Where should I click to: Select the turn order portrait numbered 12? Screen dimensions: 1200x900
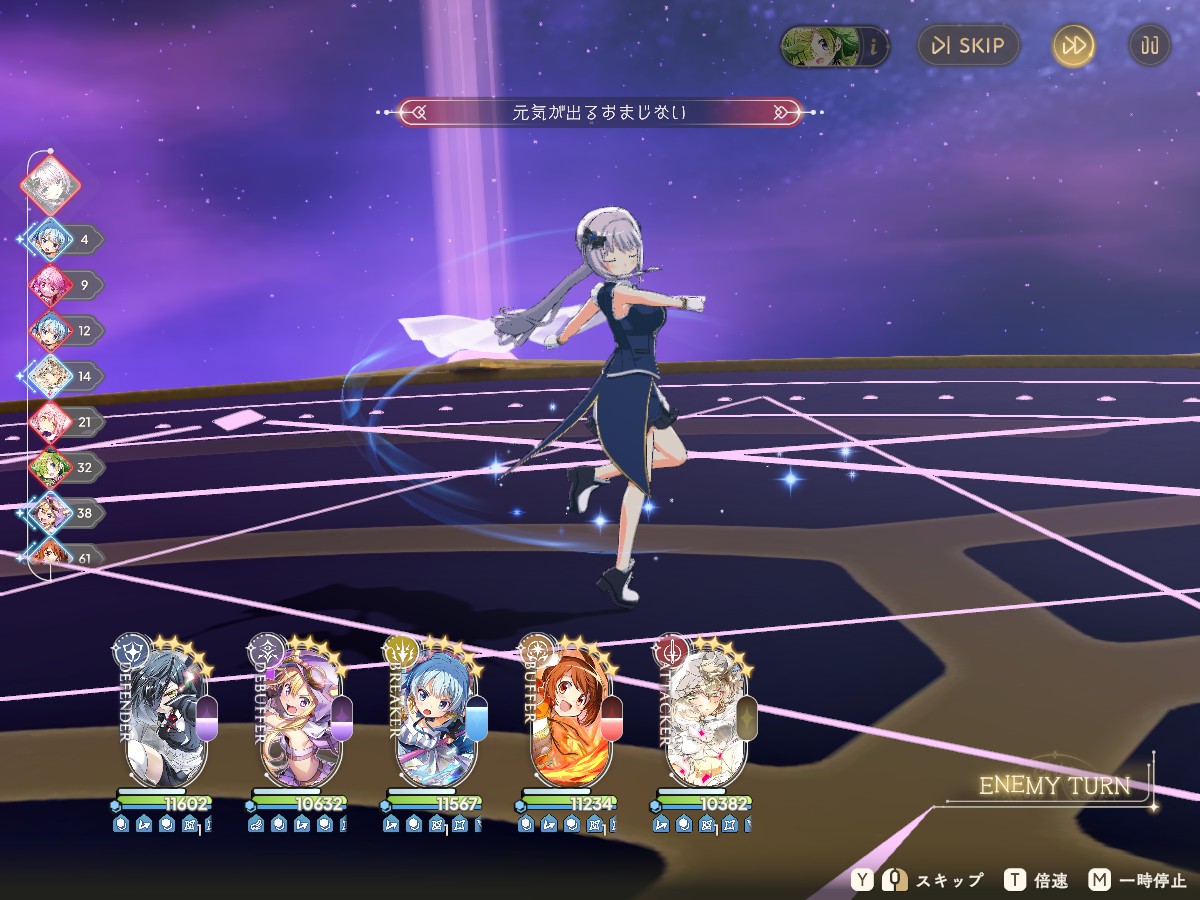(x=49, y=331)
